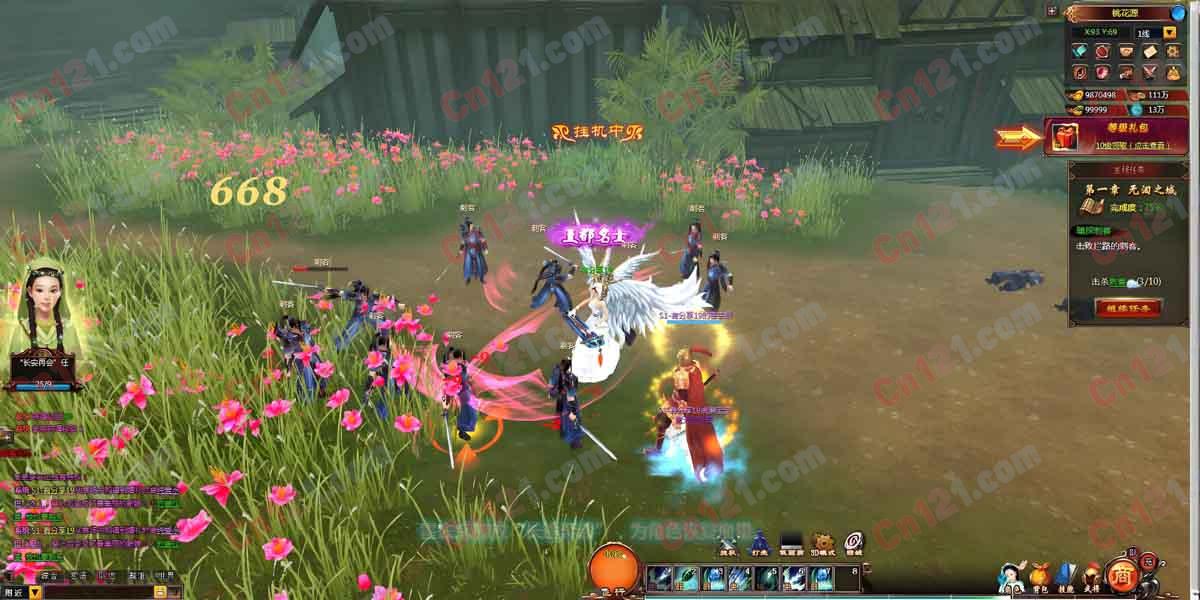
Task: Select the 打坐 meditation icon
Action: [x=759, y=543]
